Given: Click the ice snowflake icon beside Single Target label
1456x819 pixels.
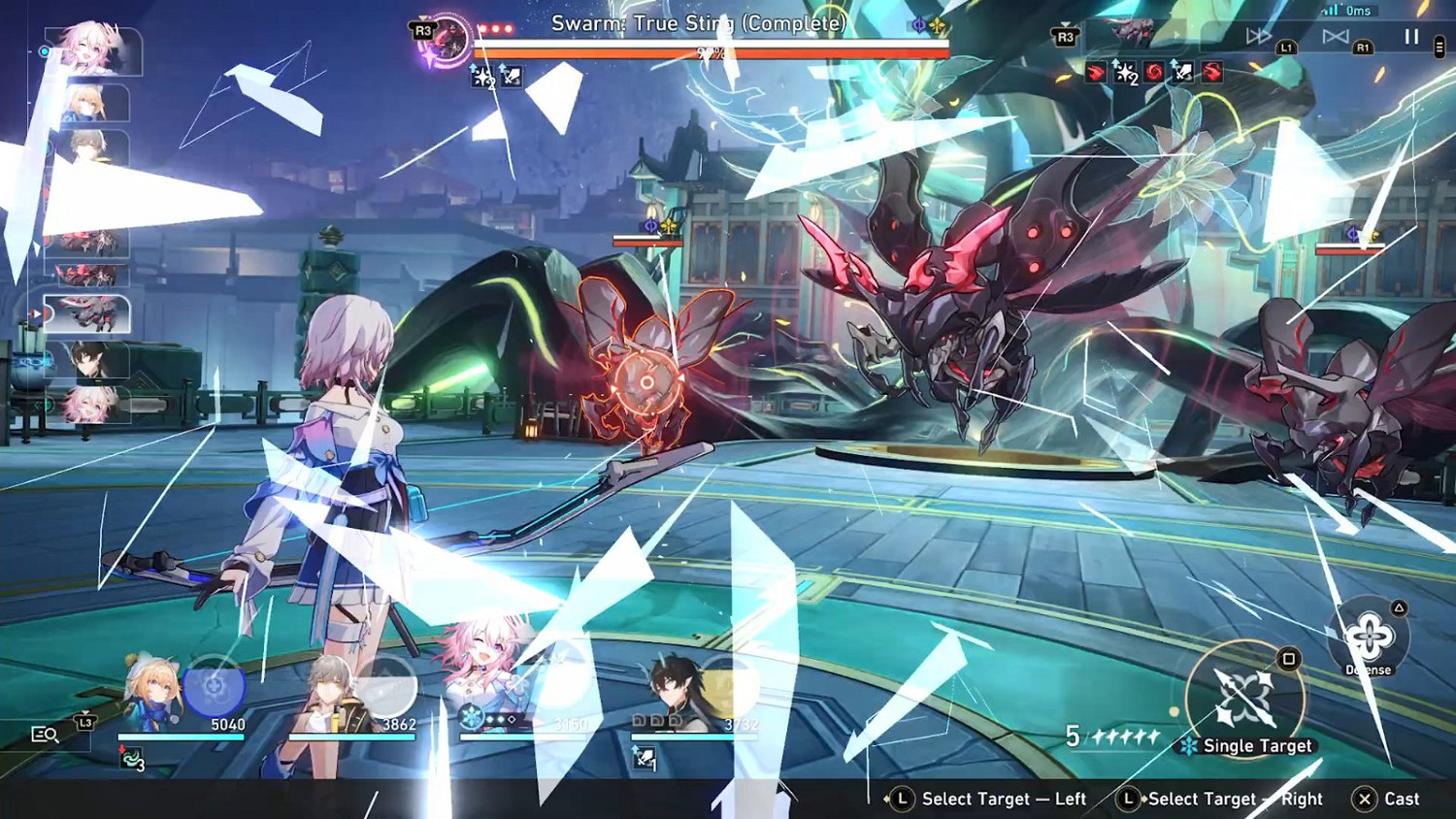Looking at the screenshot, I should click(1188, 745).
